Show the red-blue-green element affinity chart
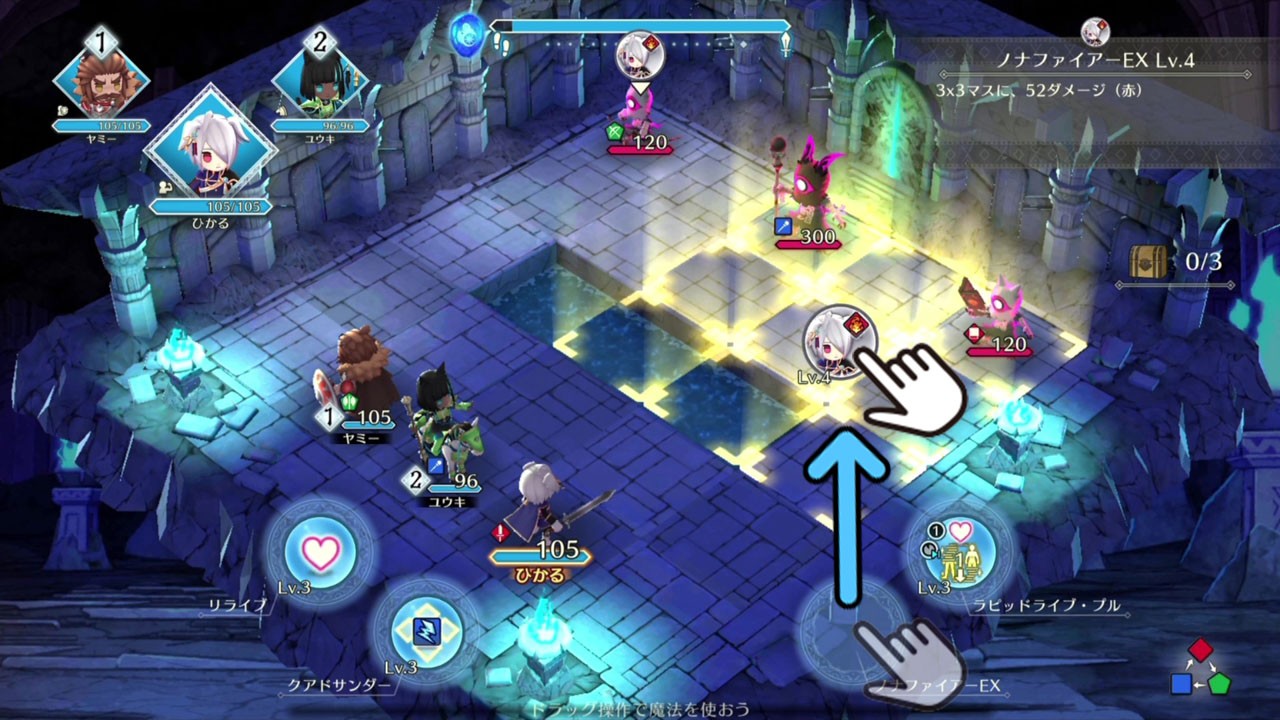The image size is (1280, 720). [1201, 668]
